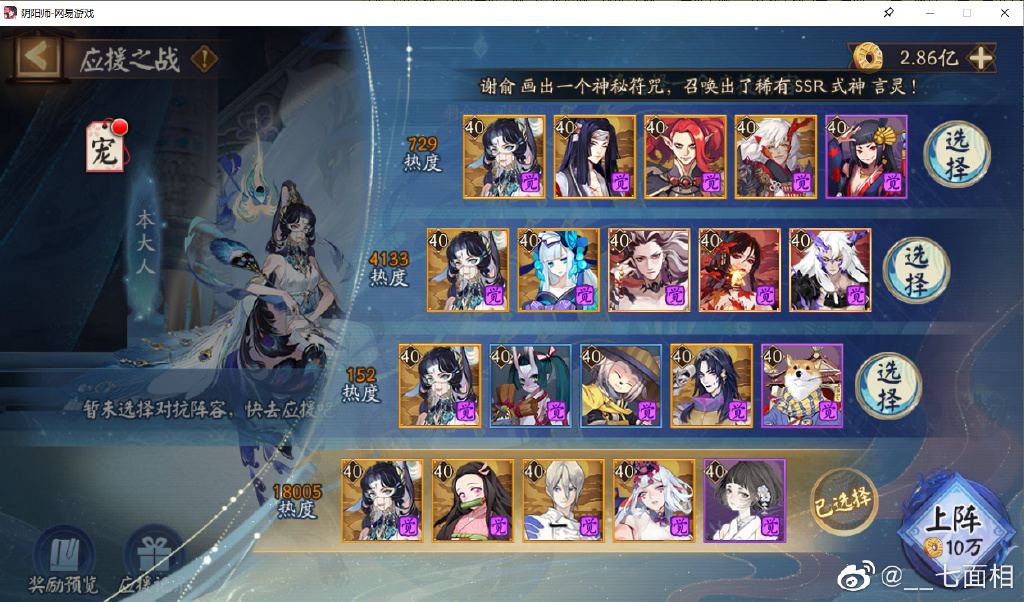1024x602 pixels.
Task: Select the red-haired shikigami portrait
Action: click(x=685, y=156)
